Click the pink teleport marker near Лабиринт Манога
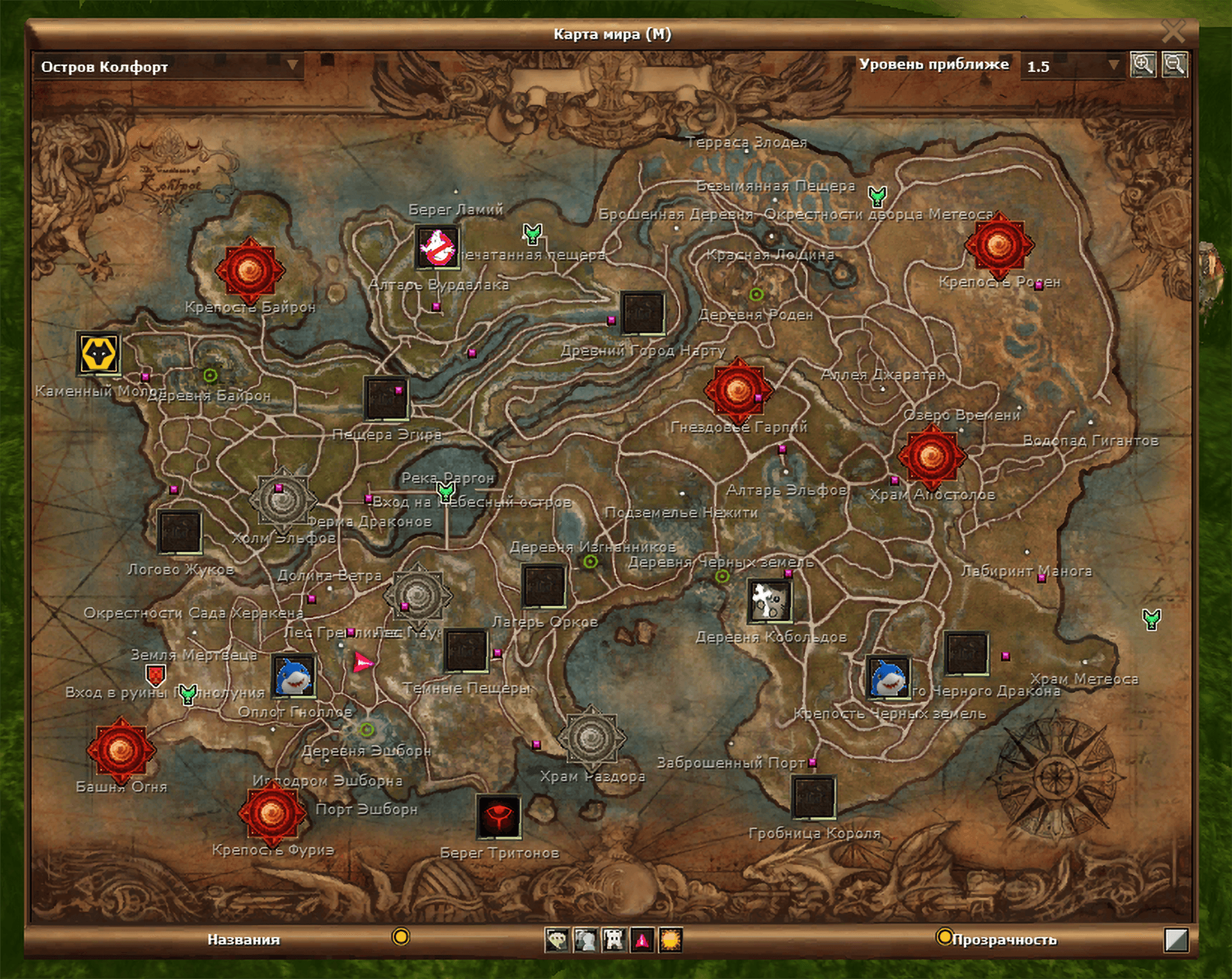 pyautogui.click(x=1042, y=578)
